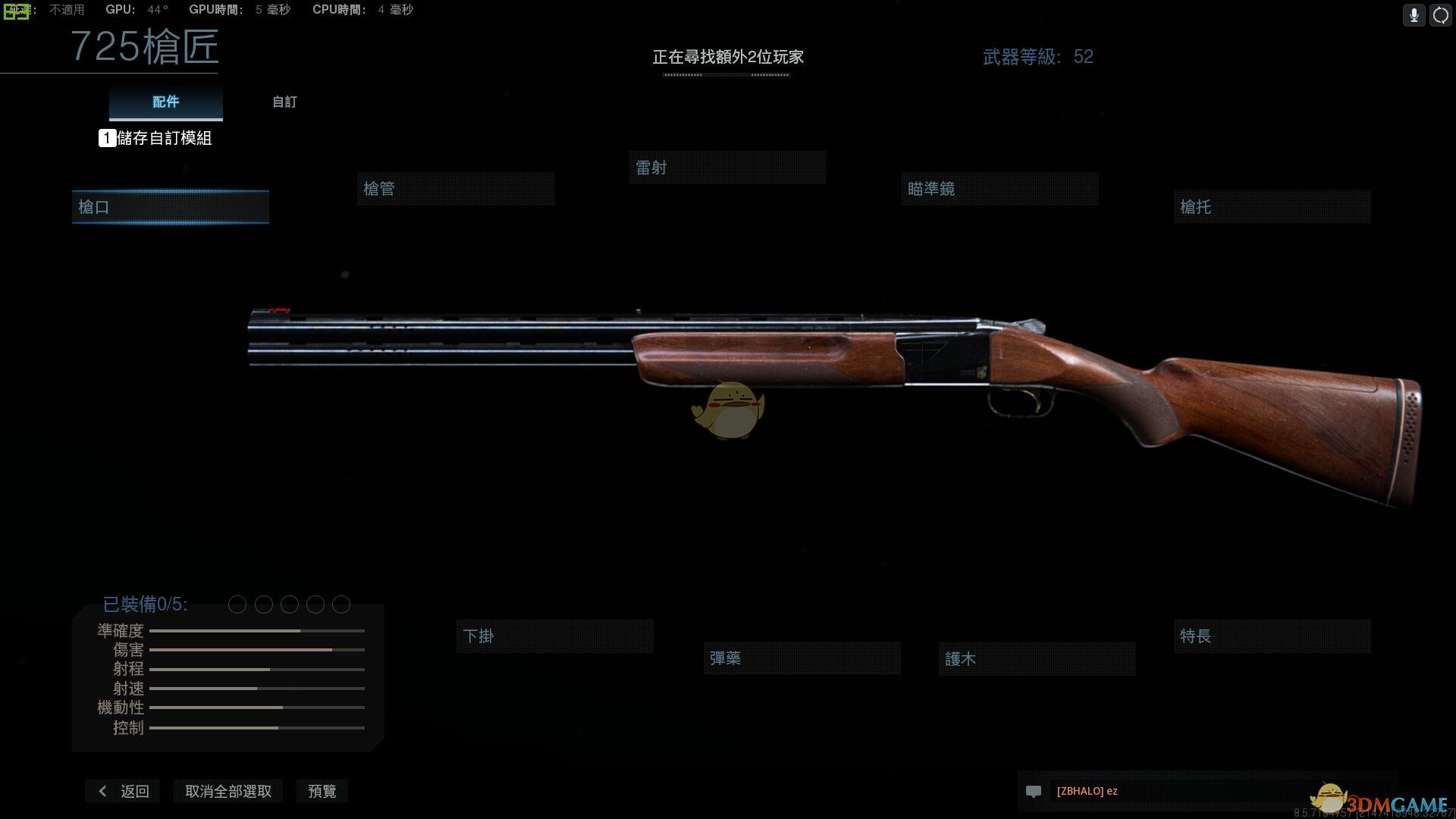Select the 槍口 muzzle attachment slot
This screenshot has width=1456, height=819.
(x=170, y=207)
